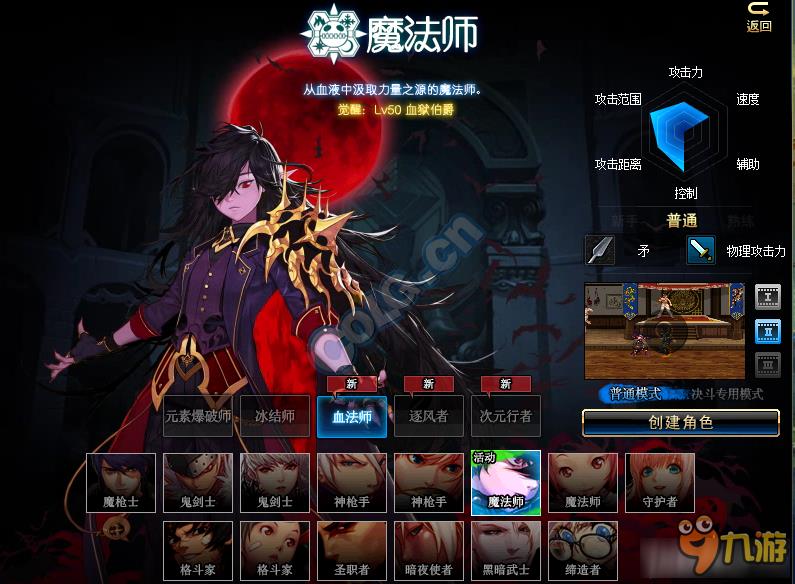Choose the 冰结师 subclass
This screenshot has height=584, width=795.
click(275, 416)
